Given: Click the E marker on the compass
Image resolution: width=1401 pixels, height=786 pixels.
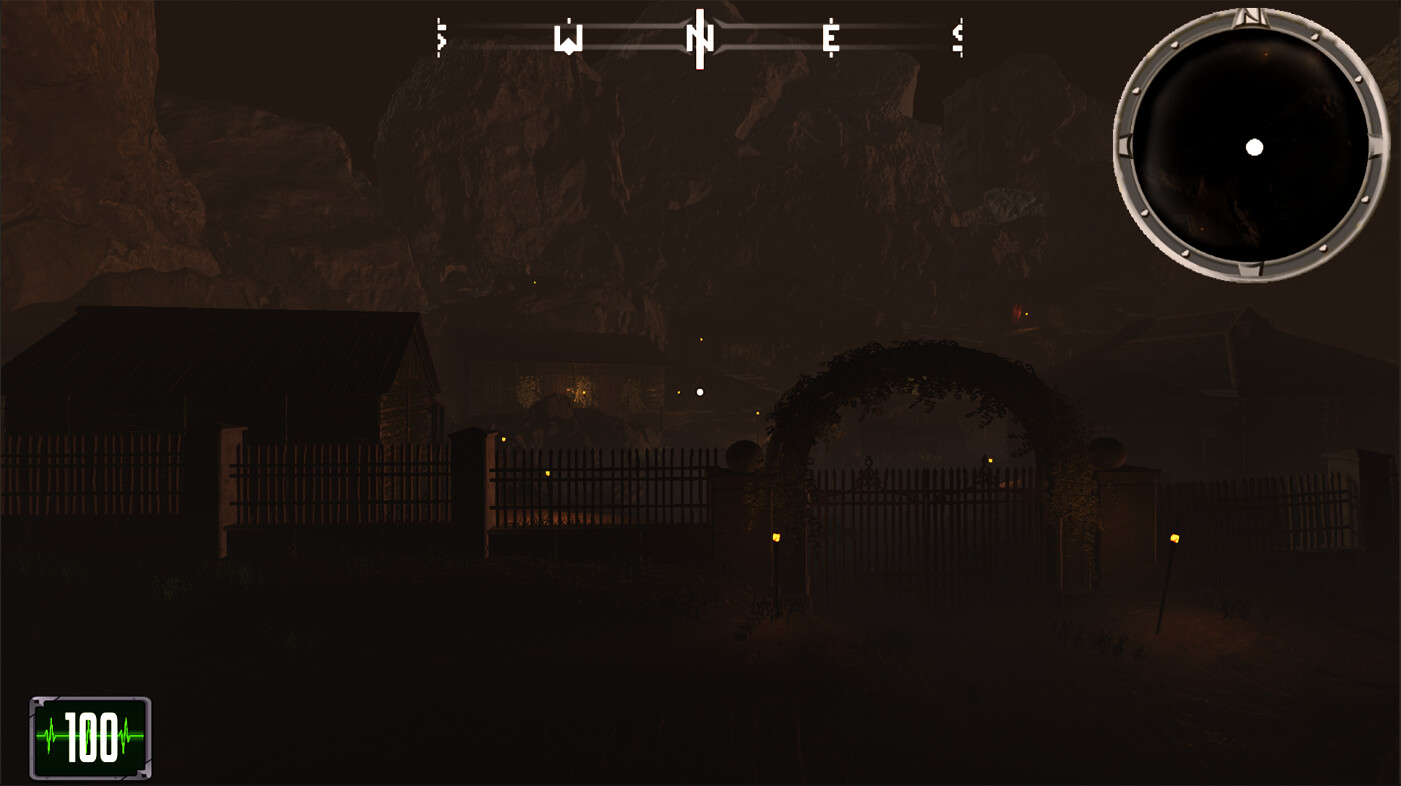Looking at the screenshot, I should pos(830,40).
